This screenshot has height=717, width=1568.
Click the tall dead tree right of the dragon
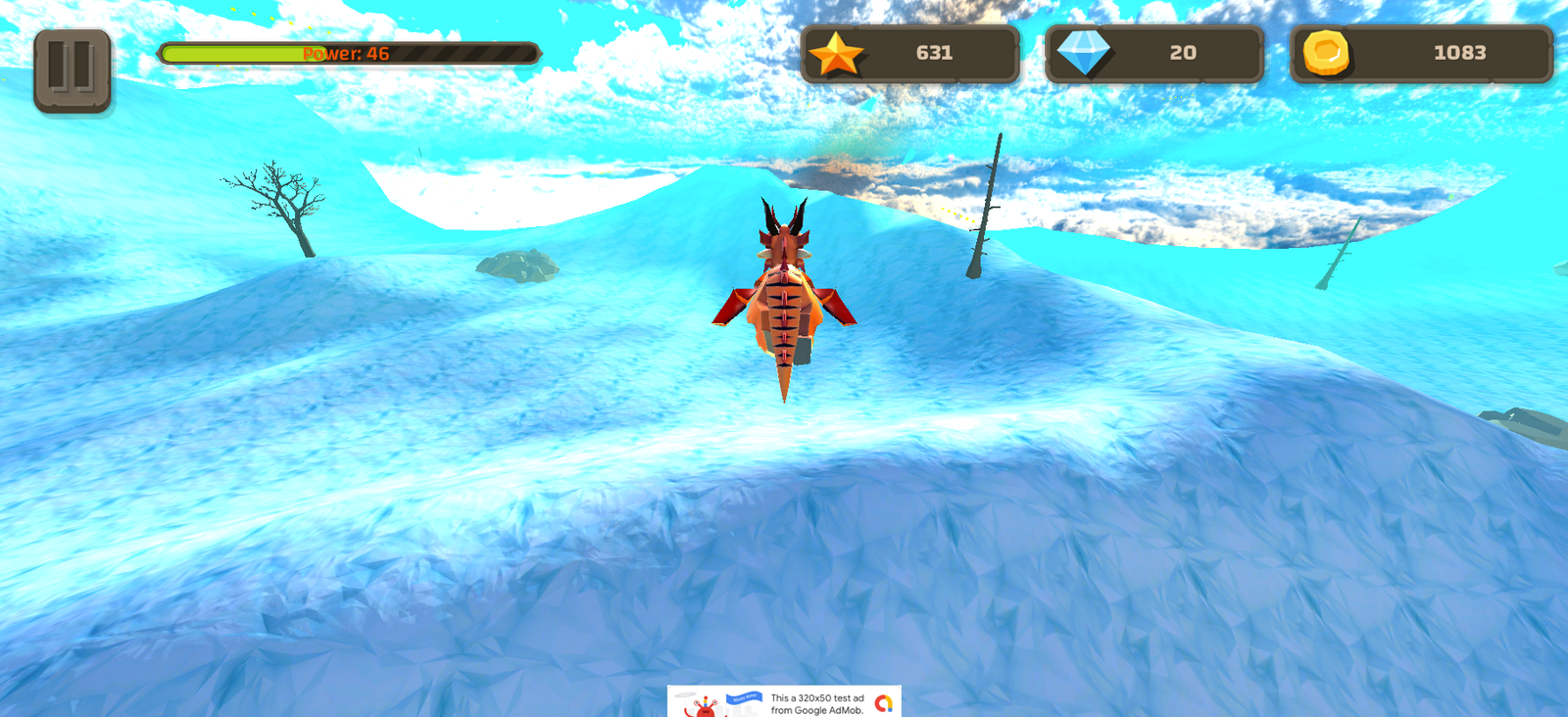(x=985, y=206)
